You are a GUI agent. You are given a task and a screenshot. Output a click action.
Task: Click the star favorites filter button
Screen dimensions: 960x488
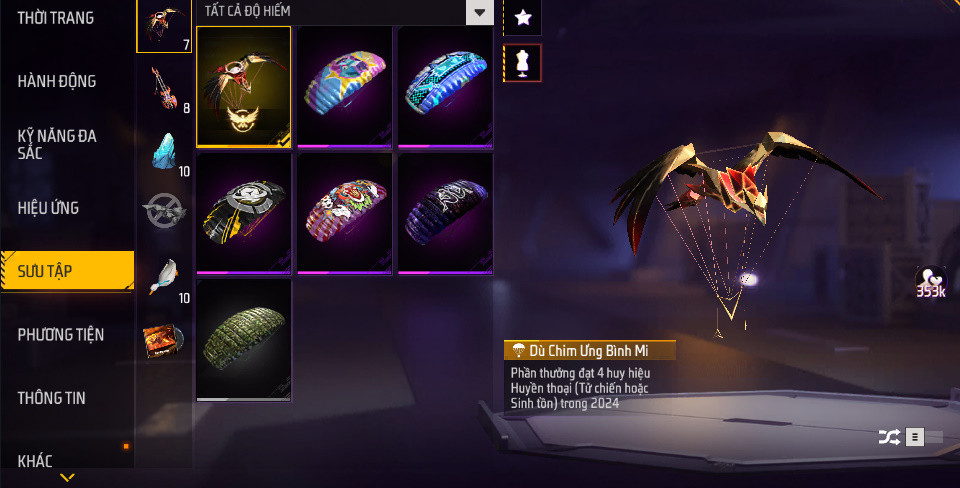(x=522, y=17)
